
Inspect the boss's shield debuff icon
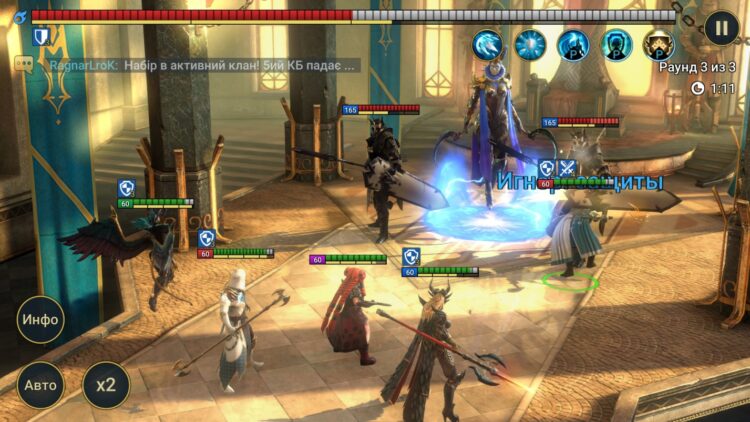click(42, 37)
